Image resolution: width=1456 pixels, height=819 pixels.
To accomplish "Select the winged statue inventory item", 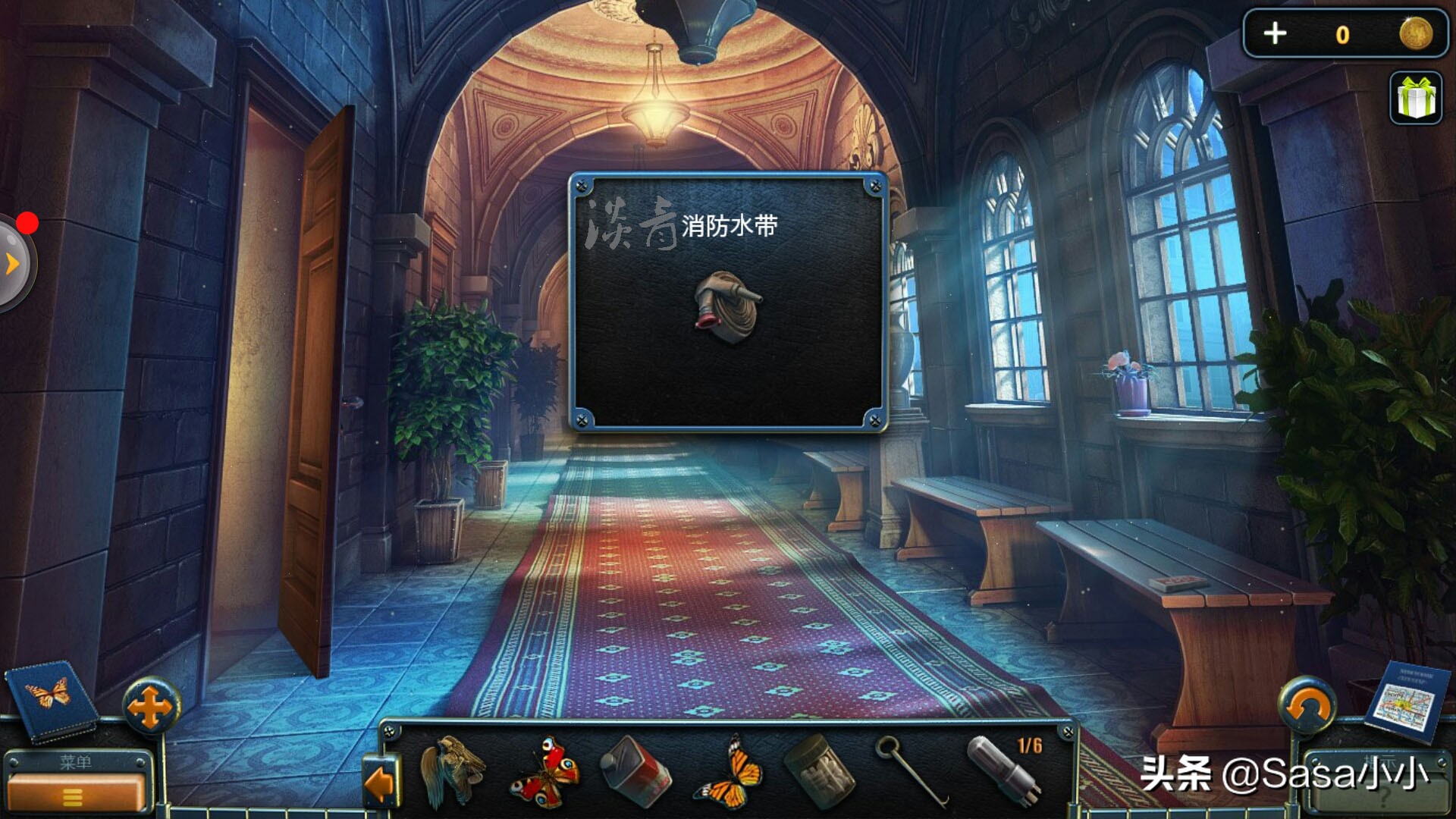I will pyautogui.click(x=453, y=772).
